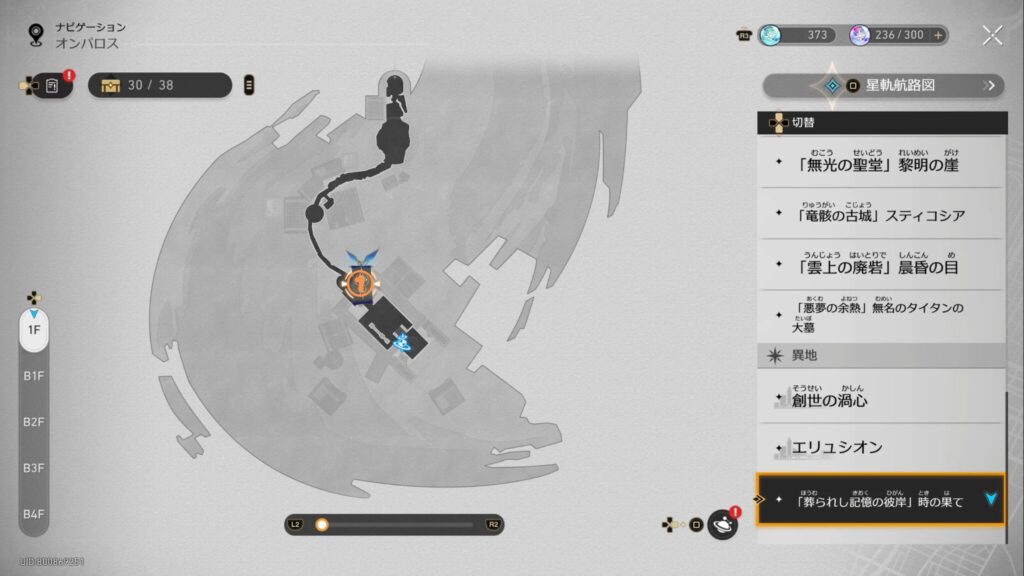Adjust the map zoom slider
Image resolution: width=1024 pixels, height=576 pixels.
pyautogui.click(x=322, y=524)
